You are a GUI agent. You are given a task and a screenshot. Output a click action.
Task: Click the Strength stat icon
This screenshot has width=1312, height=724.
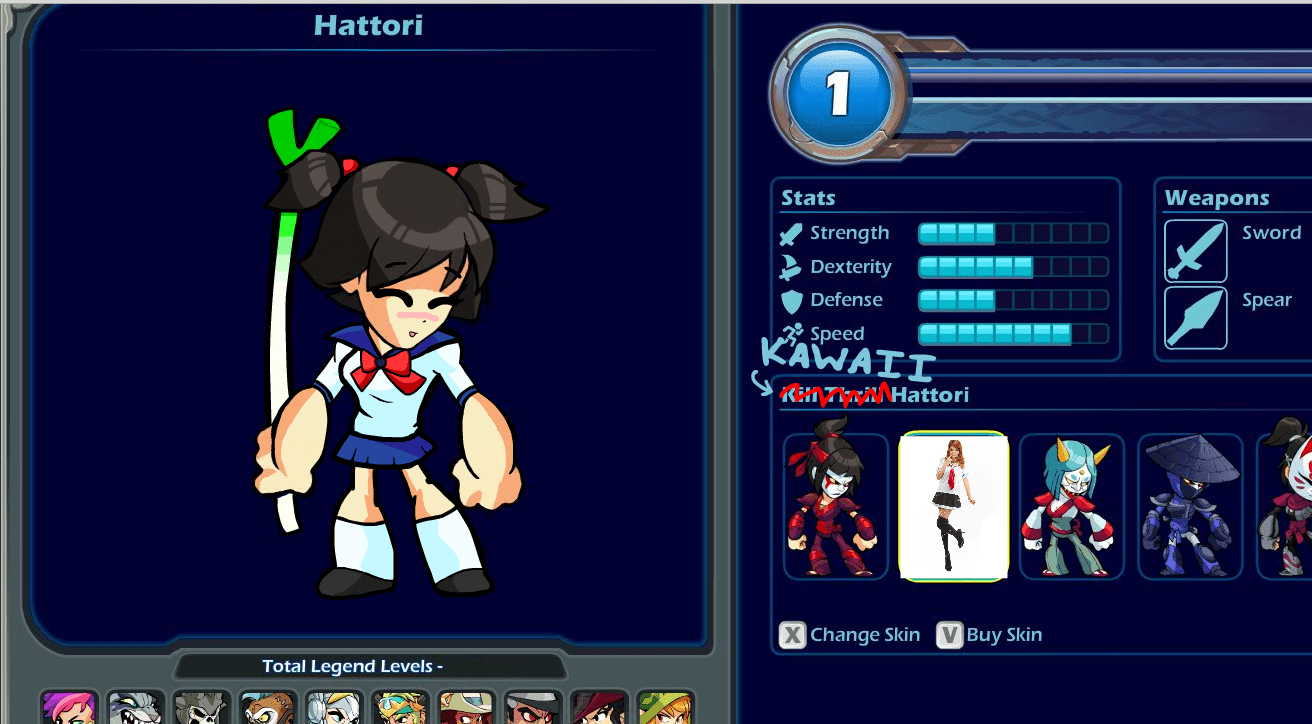(789, 232)
